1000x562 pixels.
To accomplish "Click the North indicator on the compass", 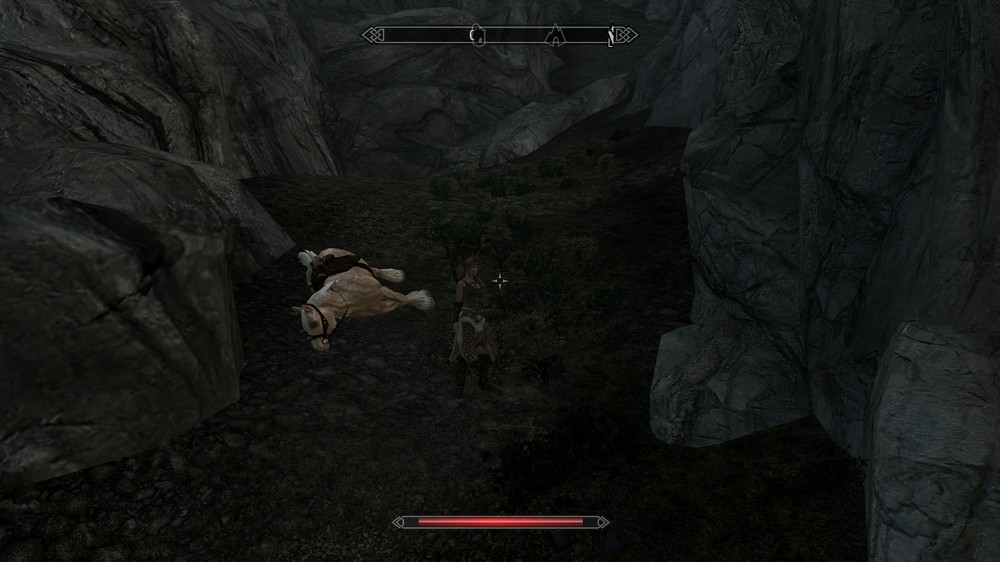I will (x=611, y=37).
